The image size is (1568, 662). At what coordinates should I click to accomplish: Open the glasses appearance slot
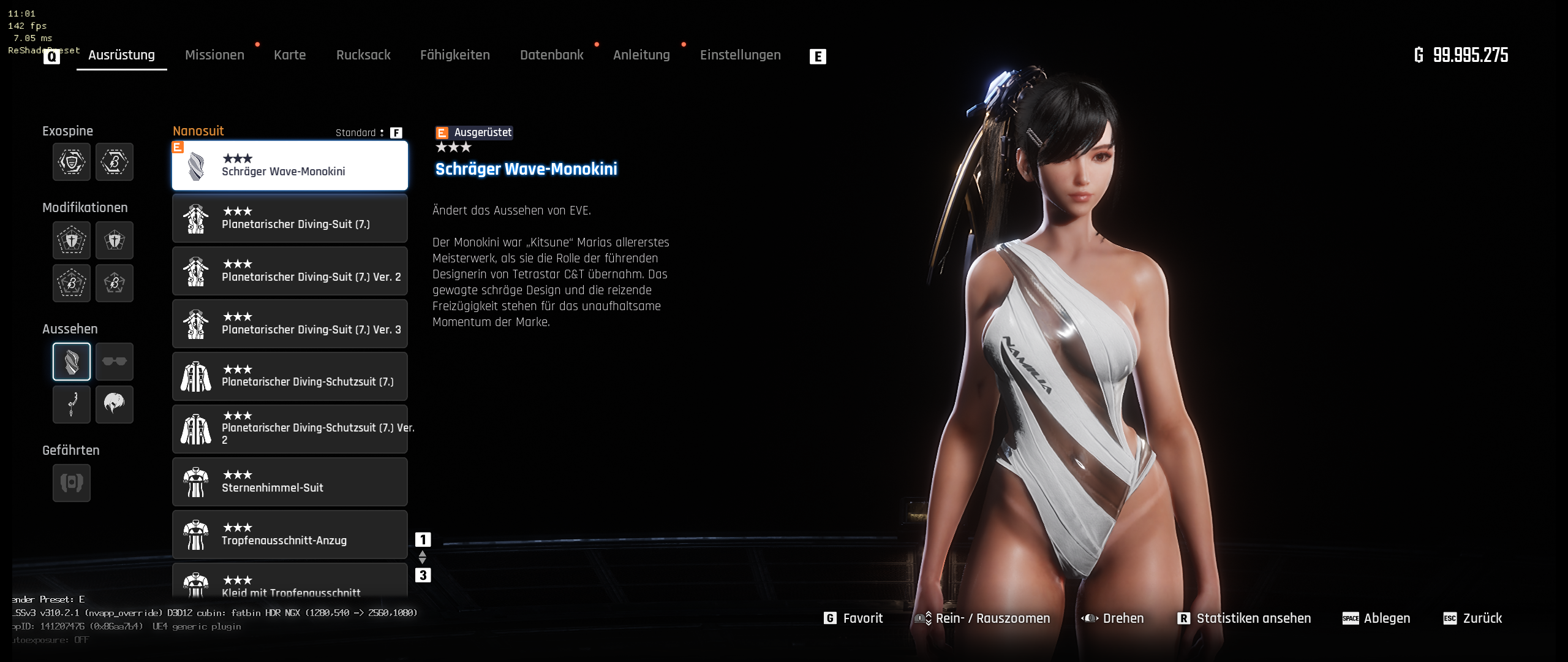click(115, 362)
